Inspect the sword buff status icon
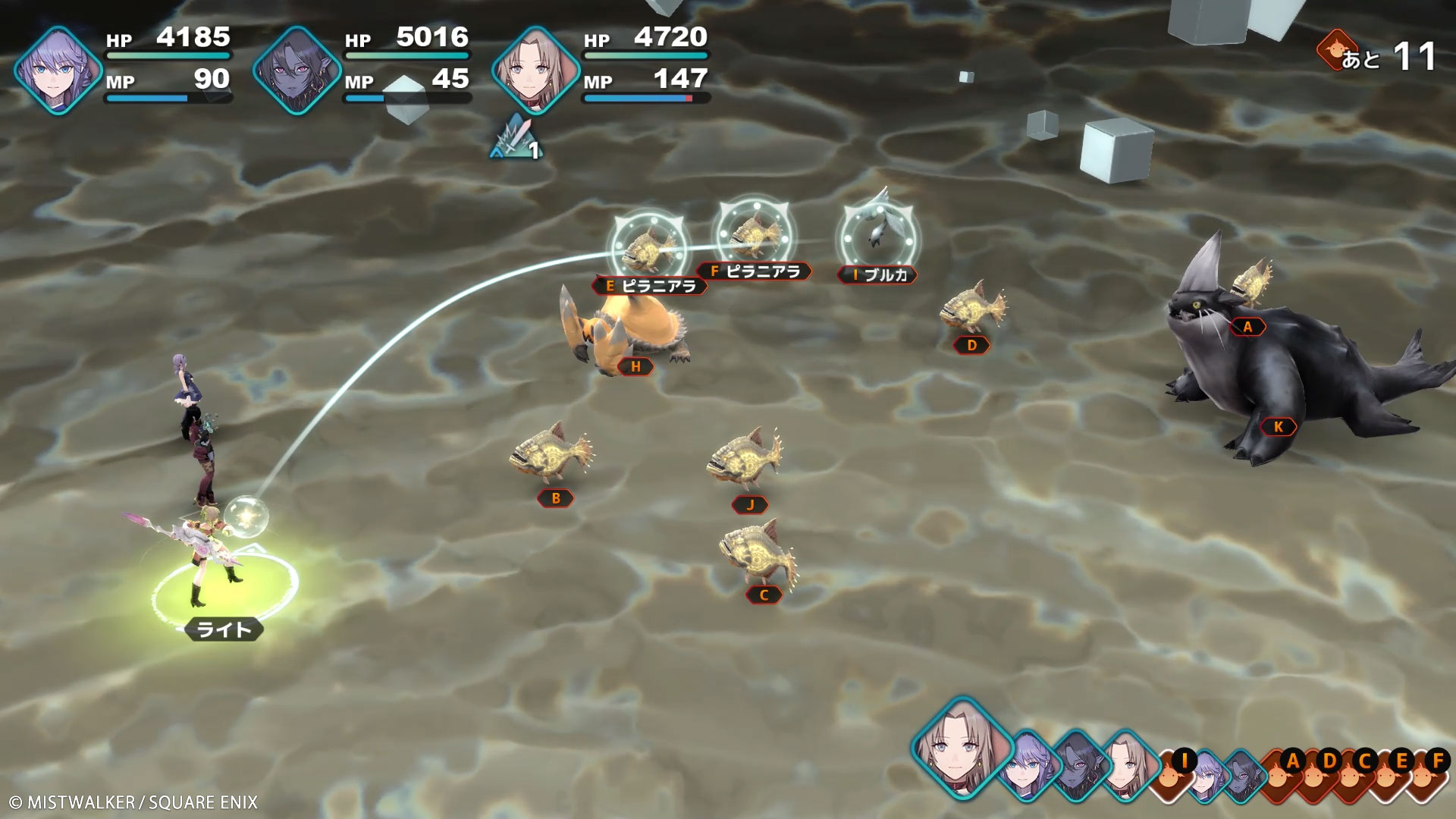This screenshot has width=1456, height=819. point(516,138)
